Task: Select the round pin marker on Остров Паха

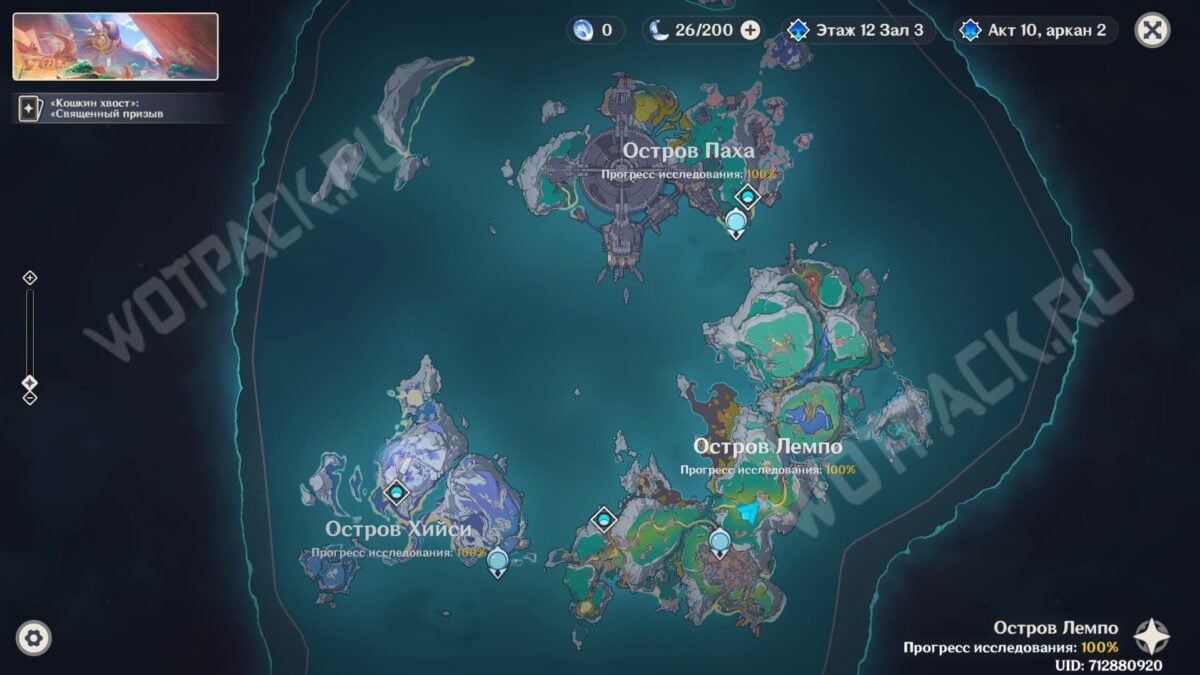Action: [x=736, y=221]
